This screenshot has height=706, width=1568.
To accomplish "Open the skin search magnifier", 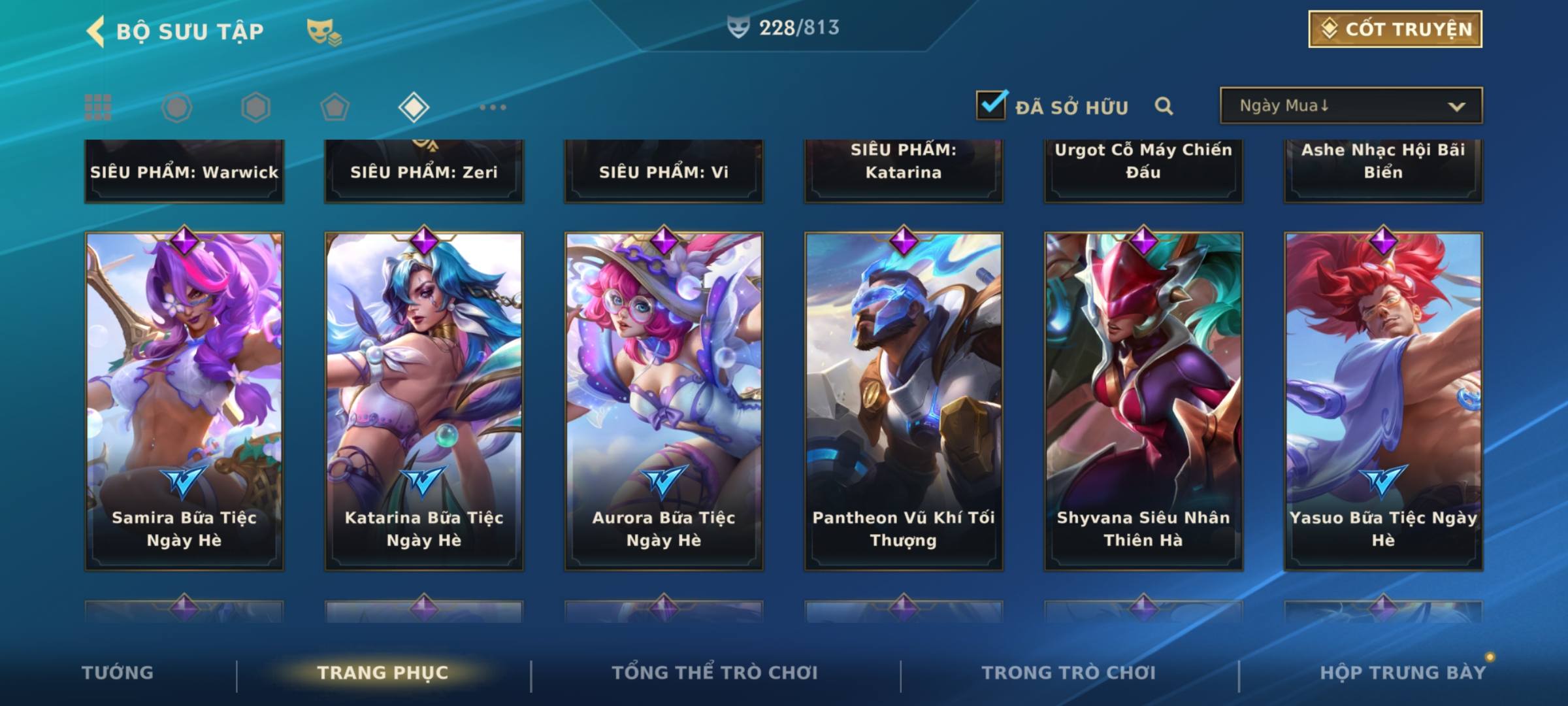I will pyautogui.click(x=1164, y=106).
